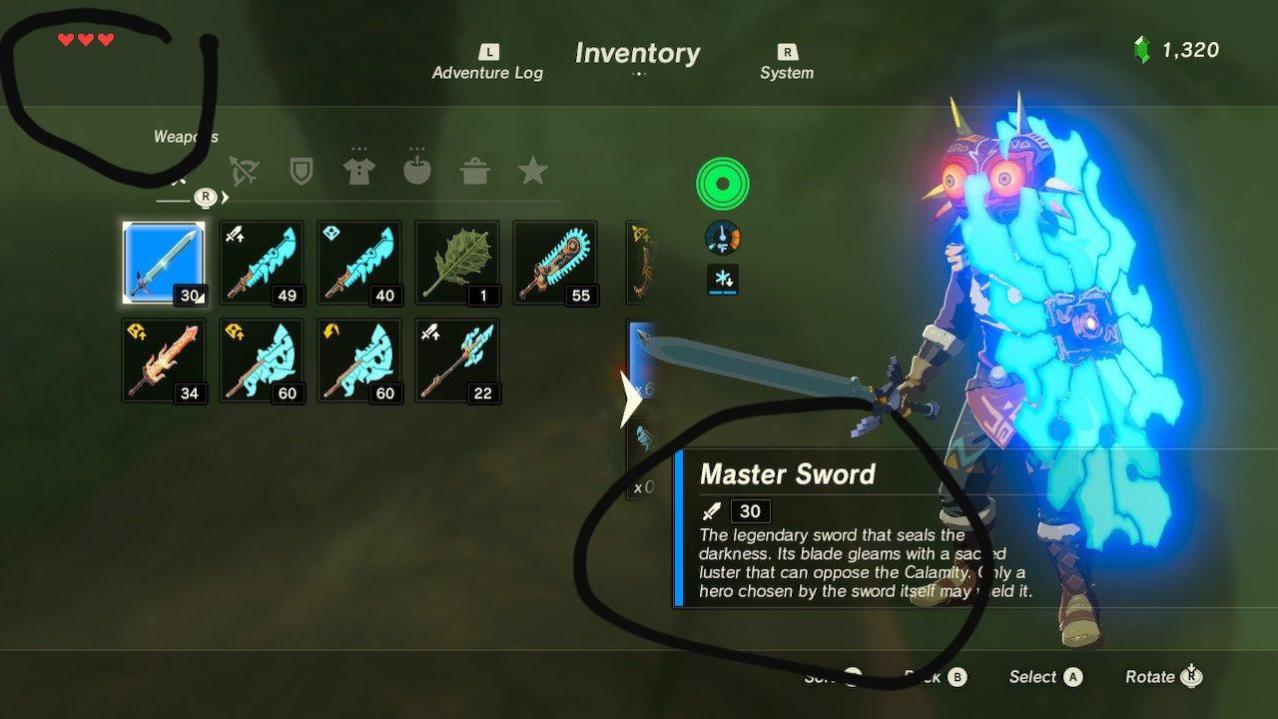Switch to the bows and arrows tab
Viewport: 1278px width, 719px height.
[243, 171]
